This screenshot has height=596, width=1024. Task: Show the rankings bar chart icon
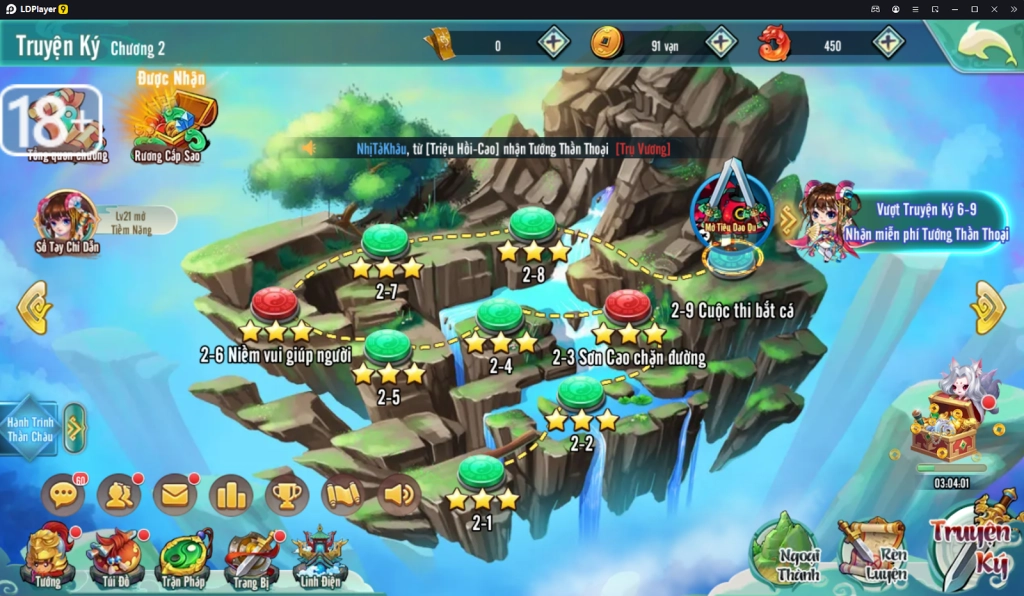(x=231, y=494)
